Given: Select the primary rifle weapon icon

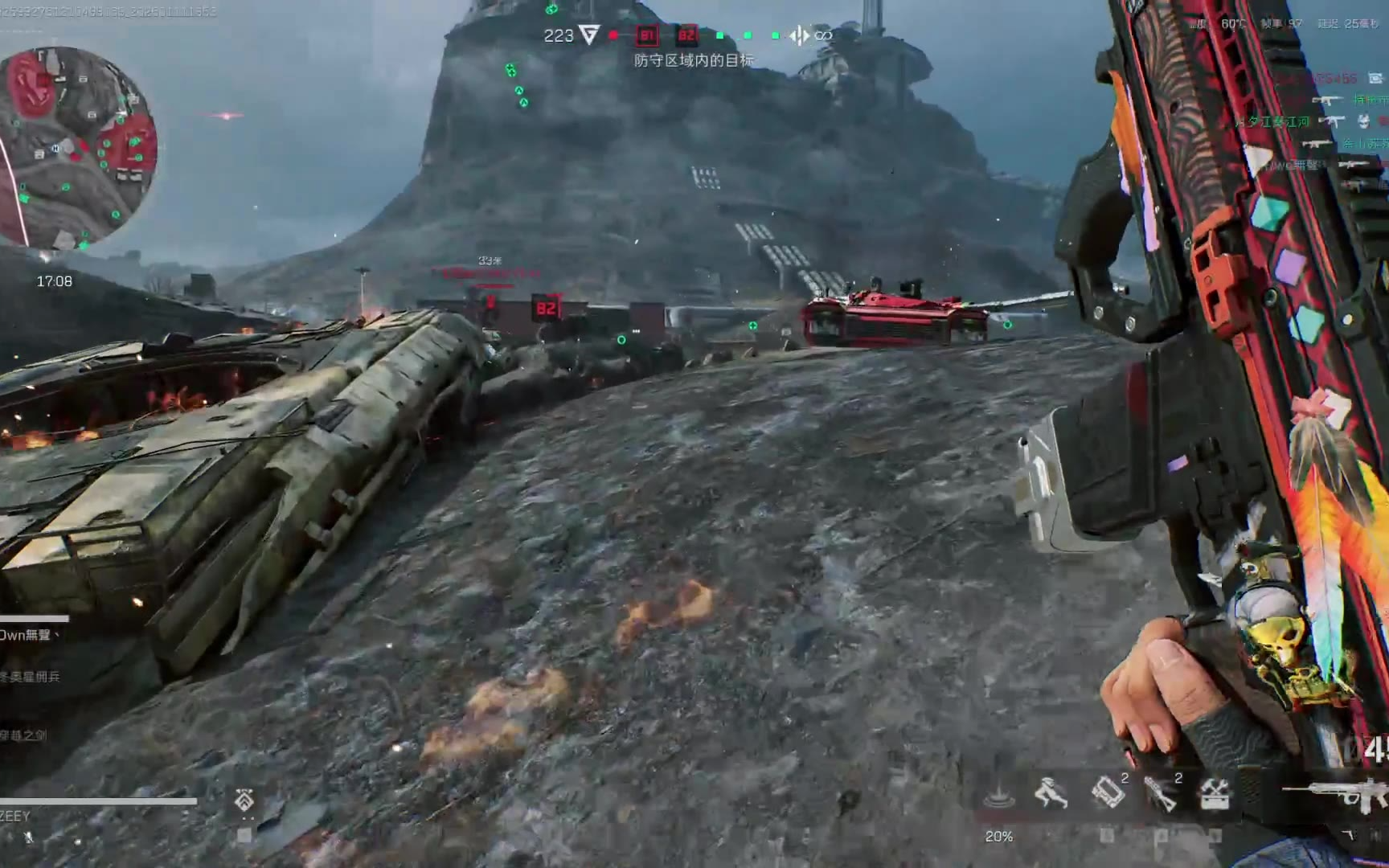Looking at the screenshot, I should (x=1334, y=794).
